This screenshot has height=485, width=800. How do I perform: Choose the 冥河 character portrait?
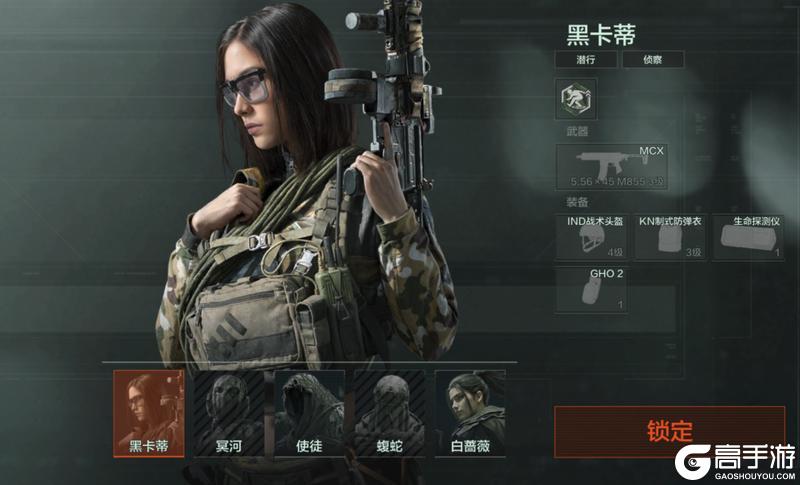[x=228, y=413]
